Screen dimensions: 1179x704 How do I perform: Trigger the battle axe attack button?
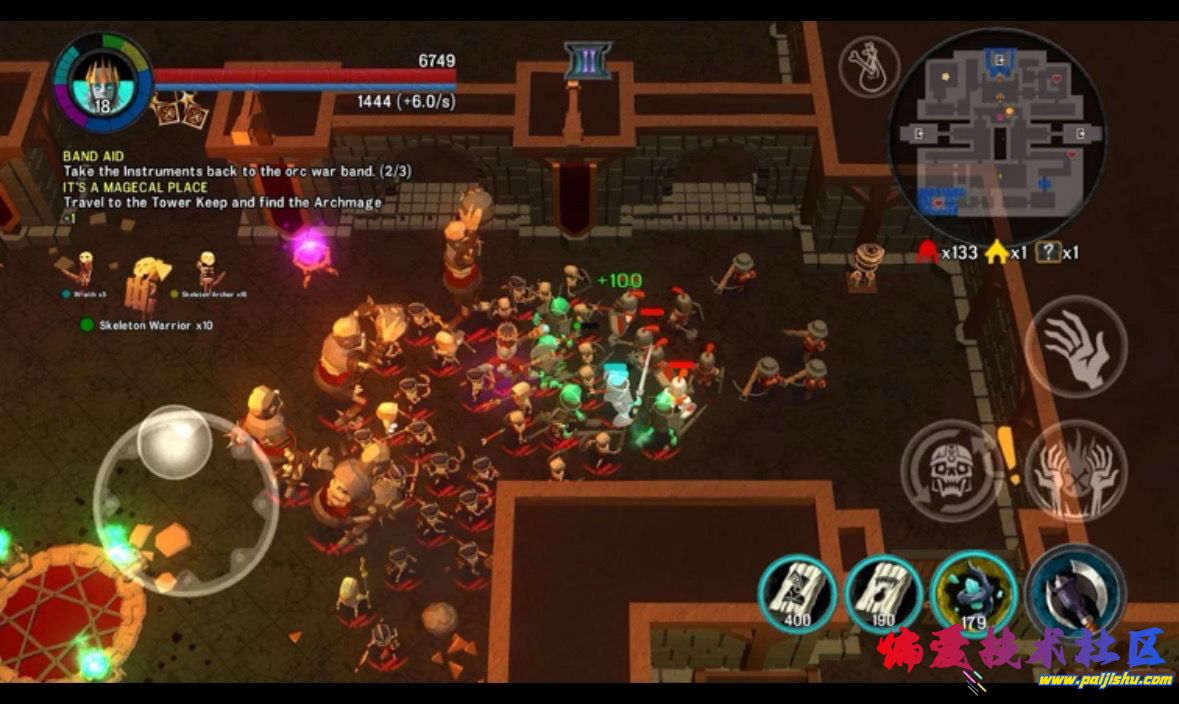coord(1075,592)
